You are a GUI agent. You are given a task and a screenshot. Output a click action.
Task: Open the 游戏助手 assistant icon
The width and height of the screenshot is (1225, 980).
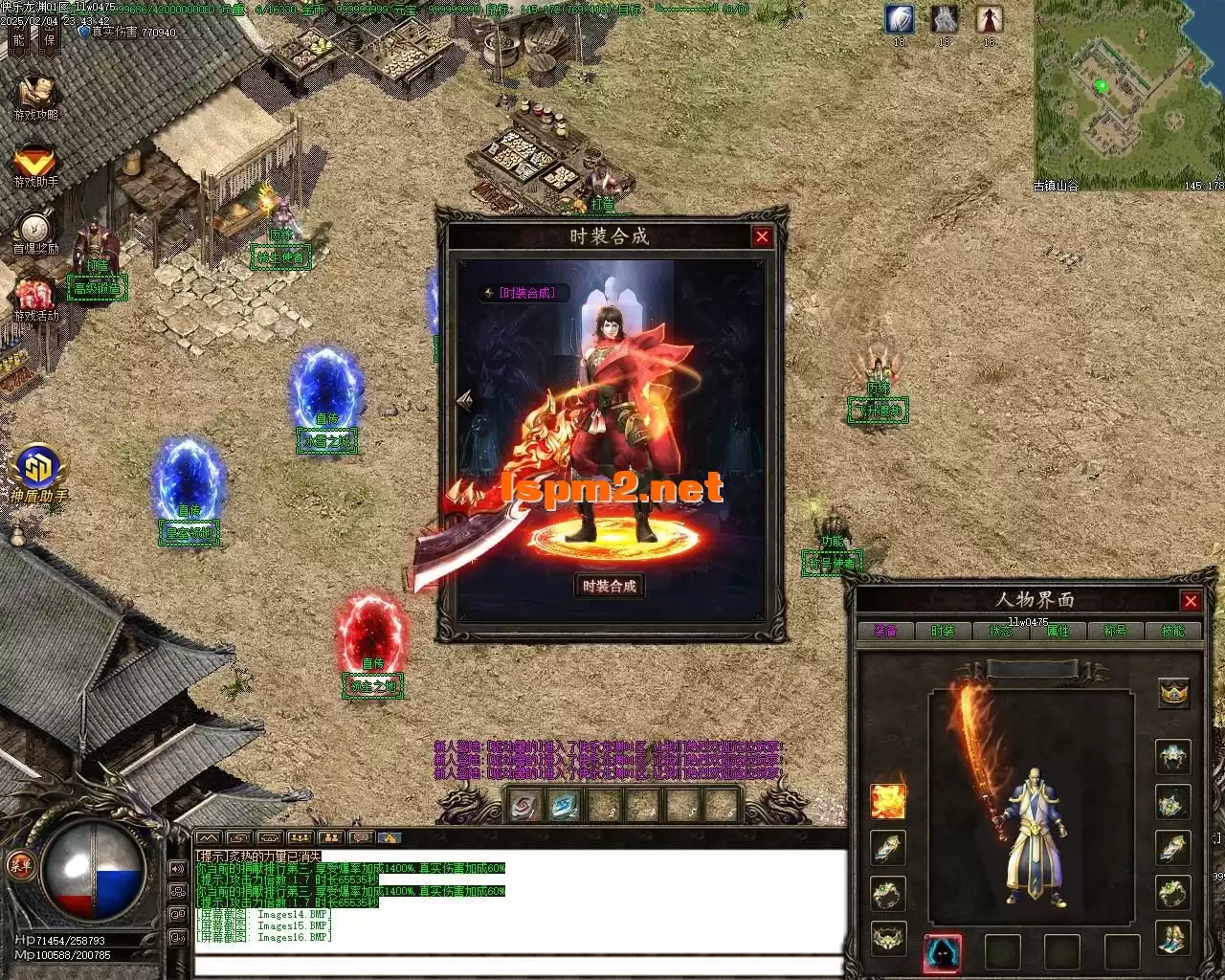[35, 165]
